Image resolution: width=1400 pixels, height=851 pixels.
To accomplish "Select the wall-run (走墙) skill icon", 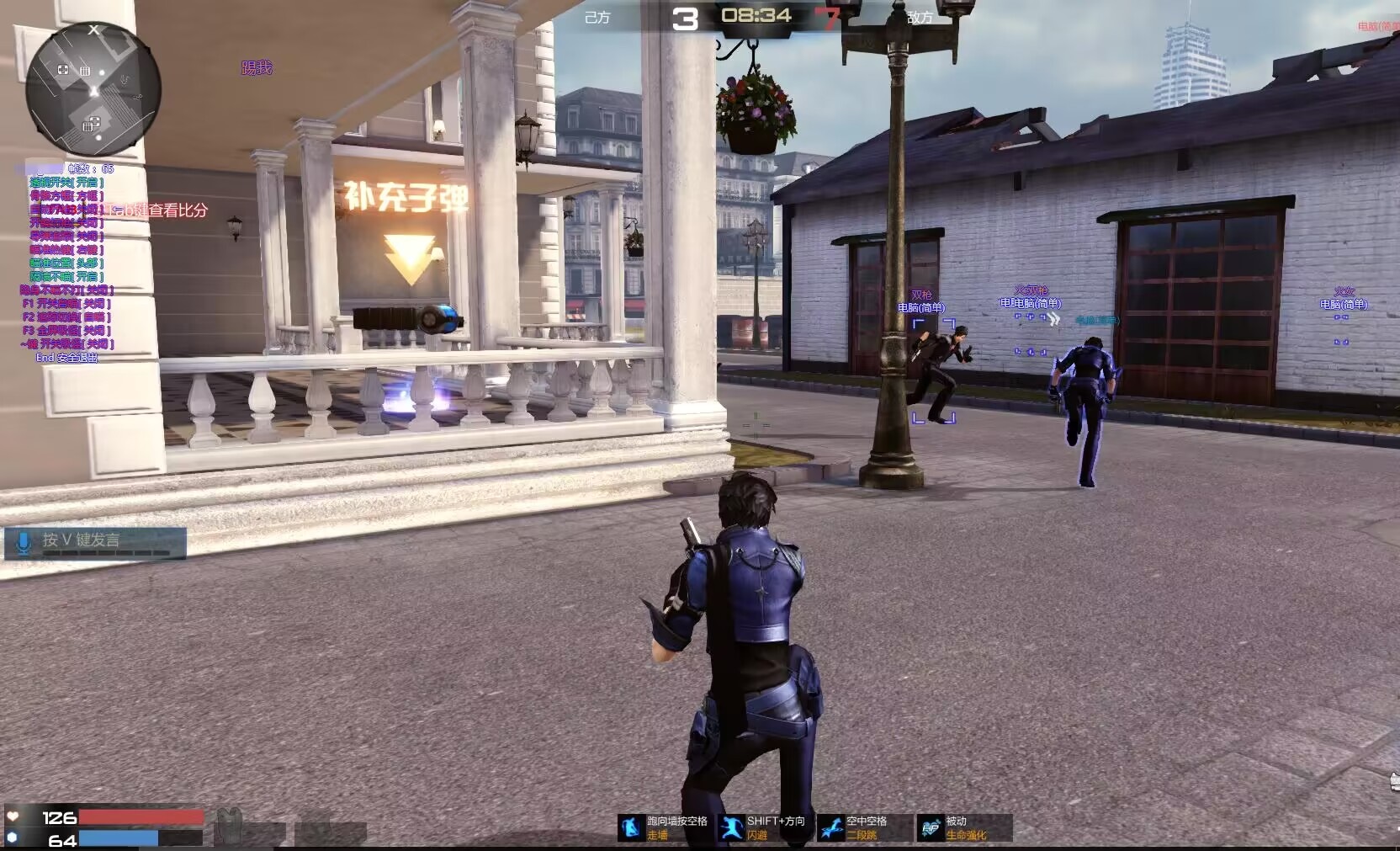I will (631, 827).
